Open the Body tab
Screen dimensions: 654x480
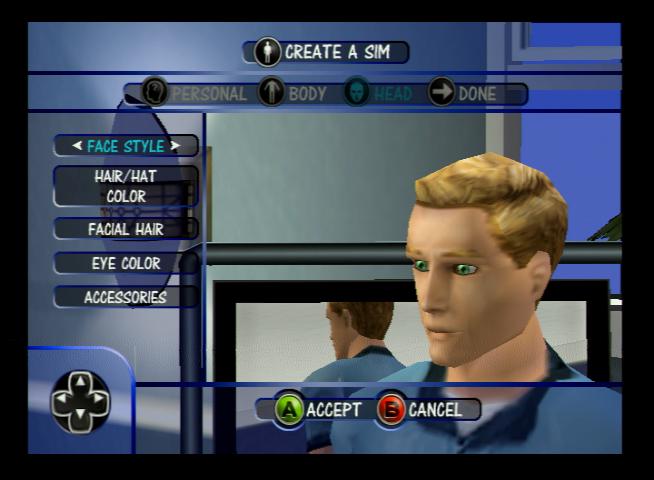[x=293, y=94]
